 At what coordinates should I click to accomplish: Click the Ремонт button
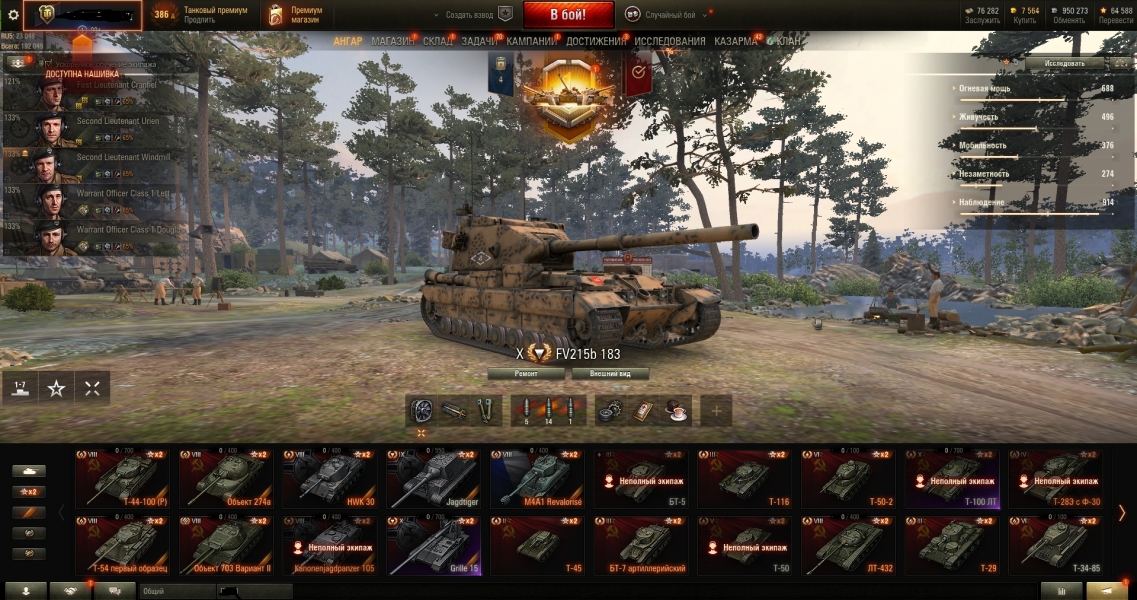pyautogui.click(x=526, y=373)
